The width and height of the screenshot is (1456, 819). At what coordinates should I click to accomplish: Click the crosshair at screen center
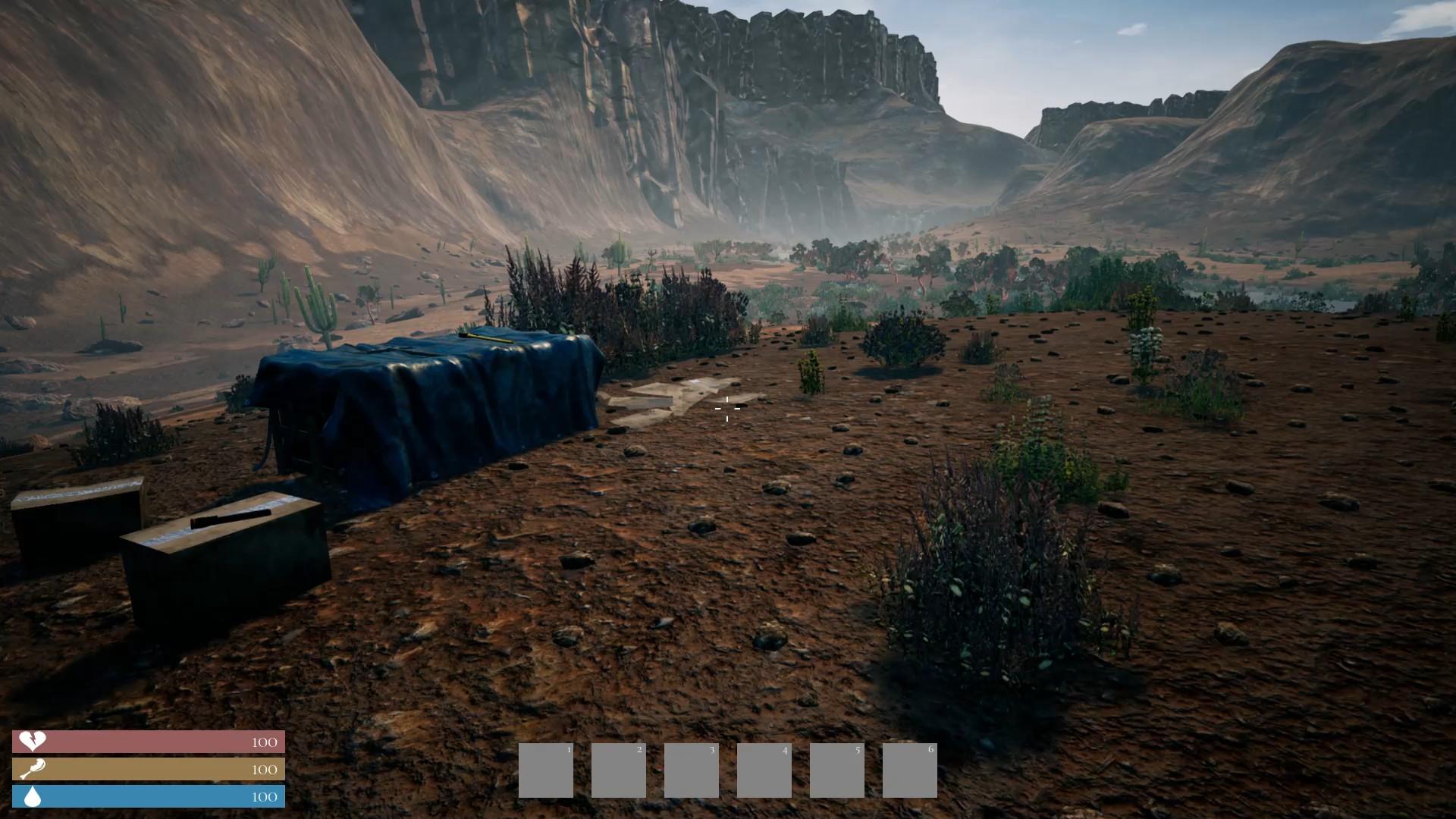[727, 409]
